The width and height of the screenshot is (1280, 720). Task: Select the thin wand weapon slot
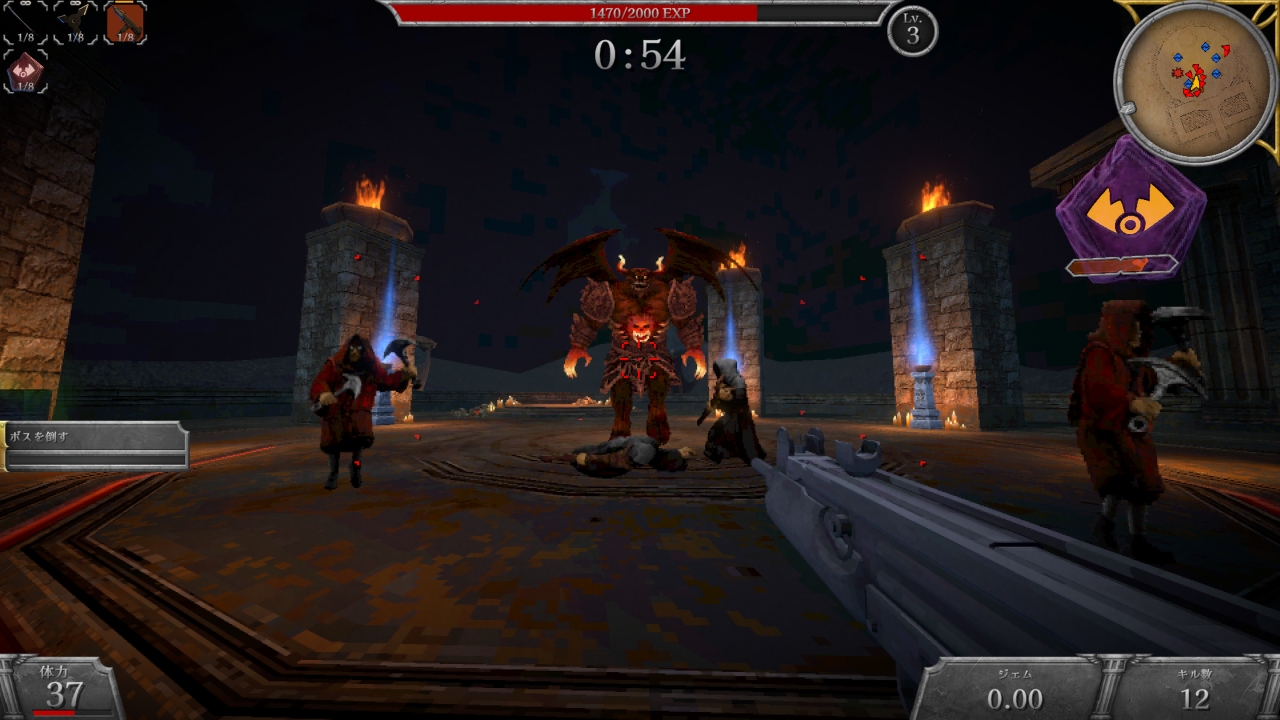25,22
